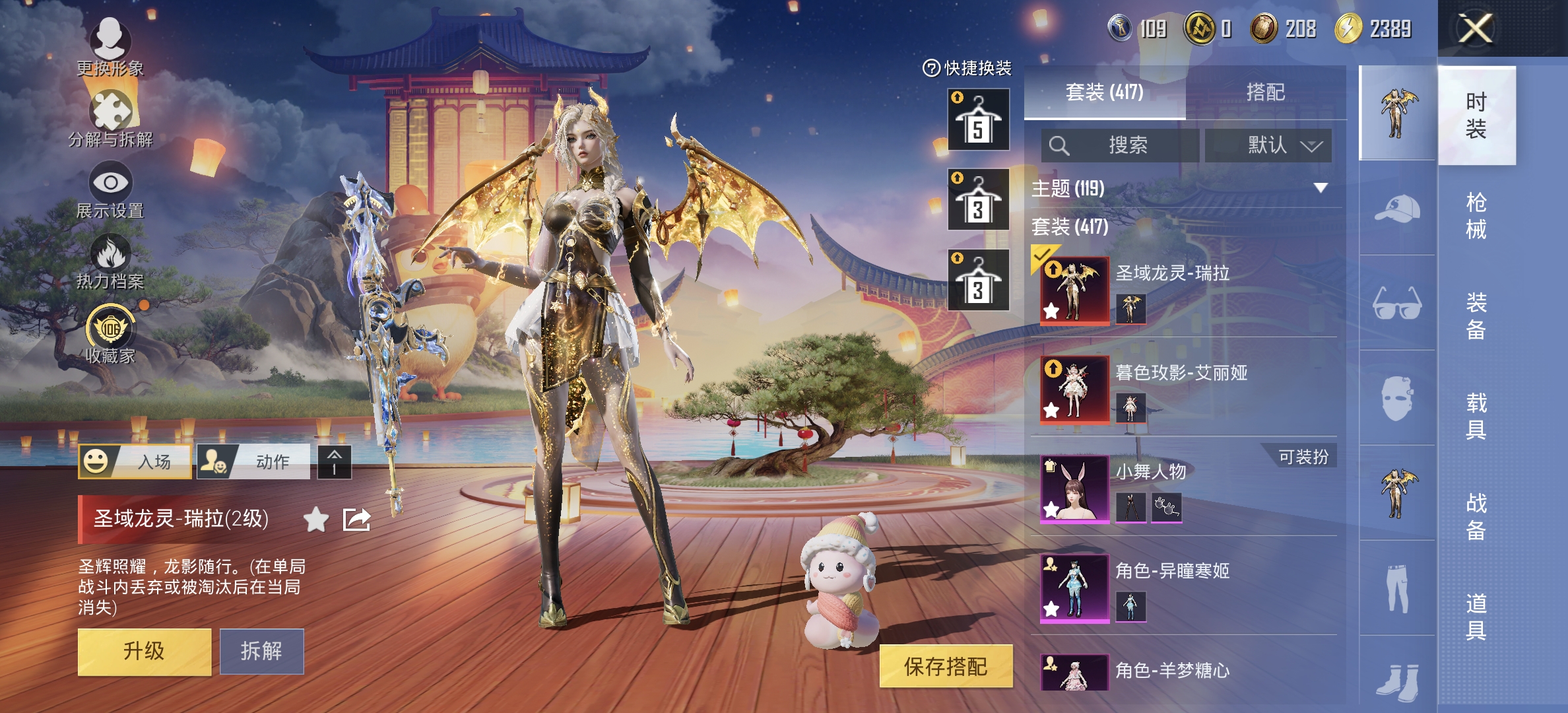Viewport: 1568px width, 713px height.
Task: Choose the 入场 entrance emote button
Action: [135, 461]
